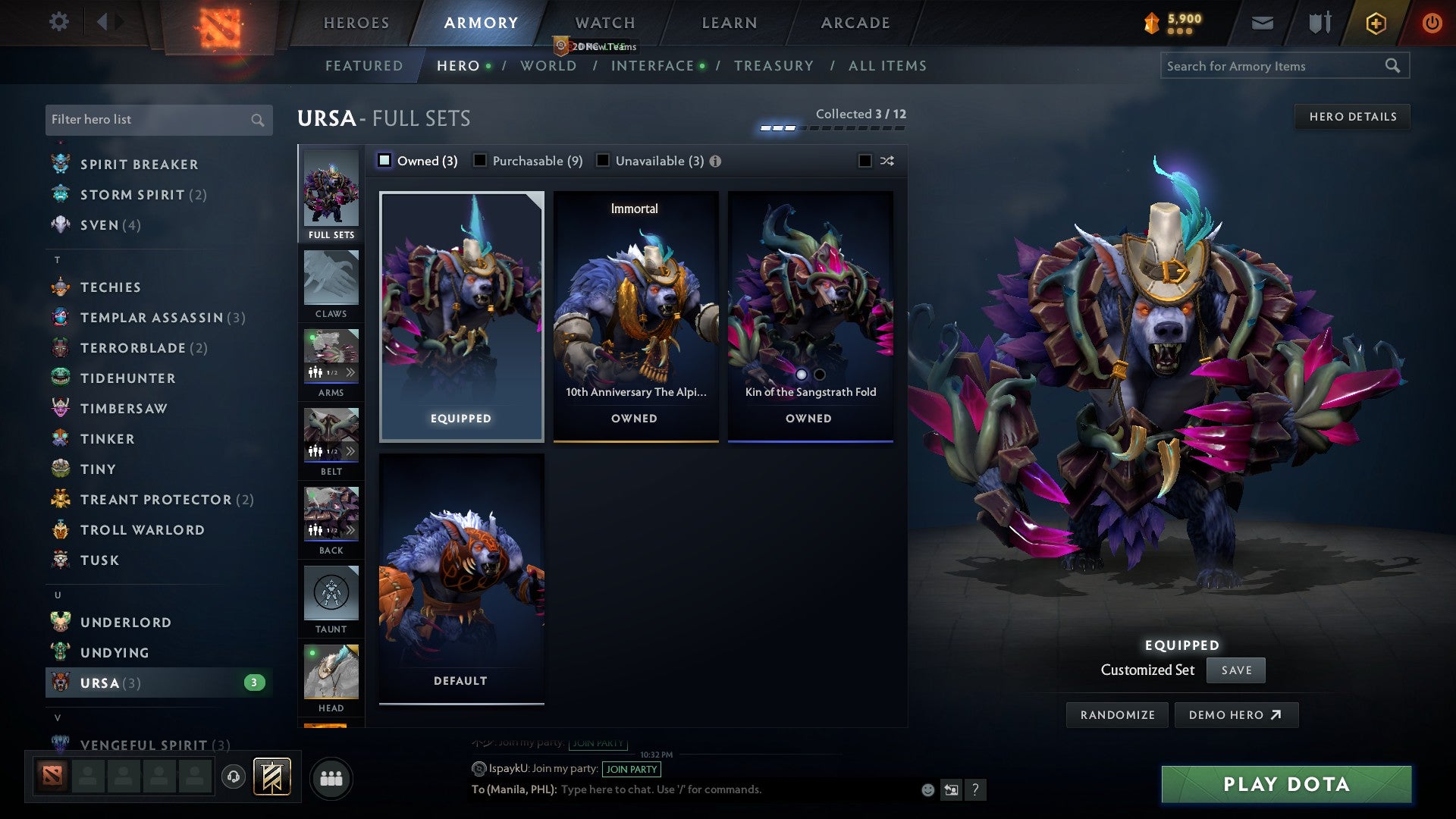Select the Kin of the Sangstrath Fold set thumbnail
1456x819 pixels.
point(809,303)
